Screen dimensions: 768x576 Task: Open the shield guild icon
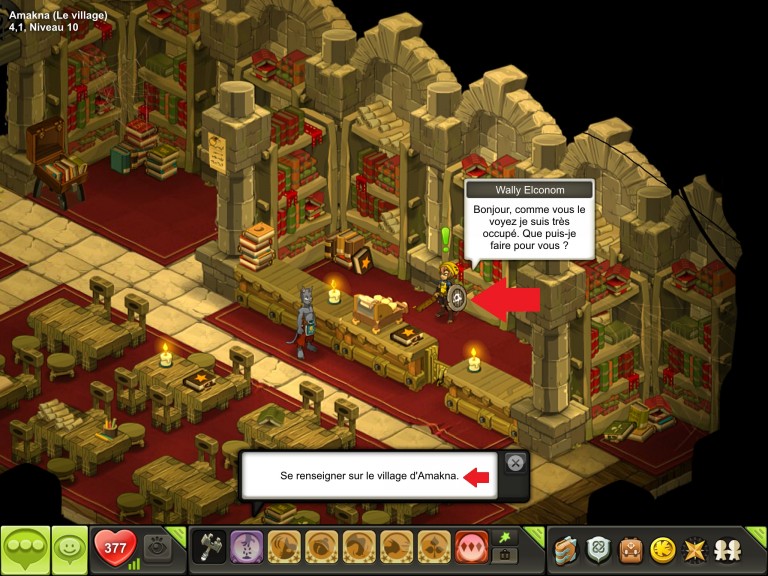click(598, 549)
